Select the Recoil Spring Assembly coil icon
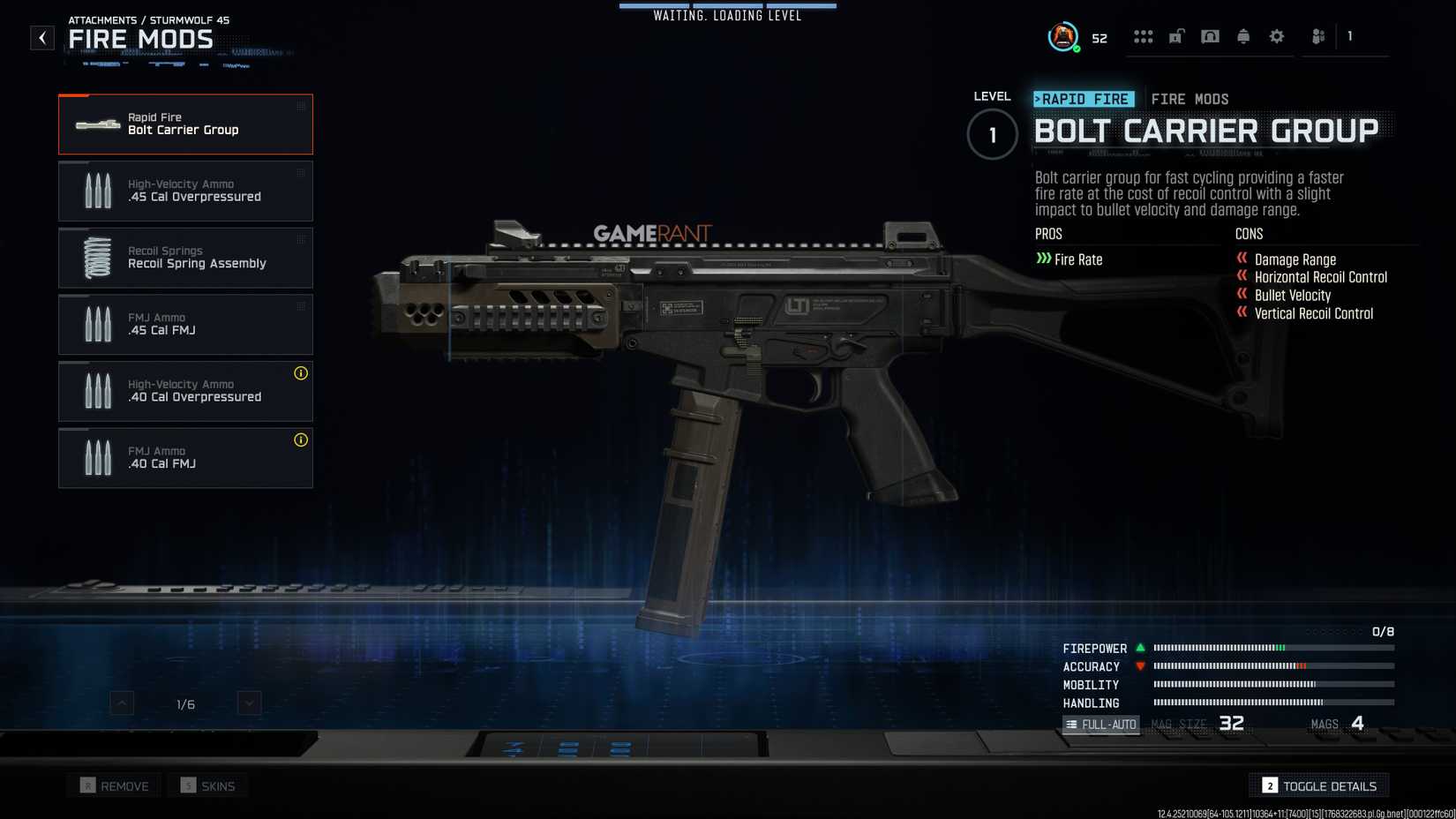 pyautogui.click(x=97, y=257)
